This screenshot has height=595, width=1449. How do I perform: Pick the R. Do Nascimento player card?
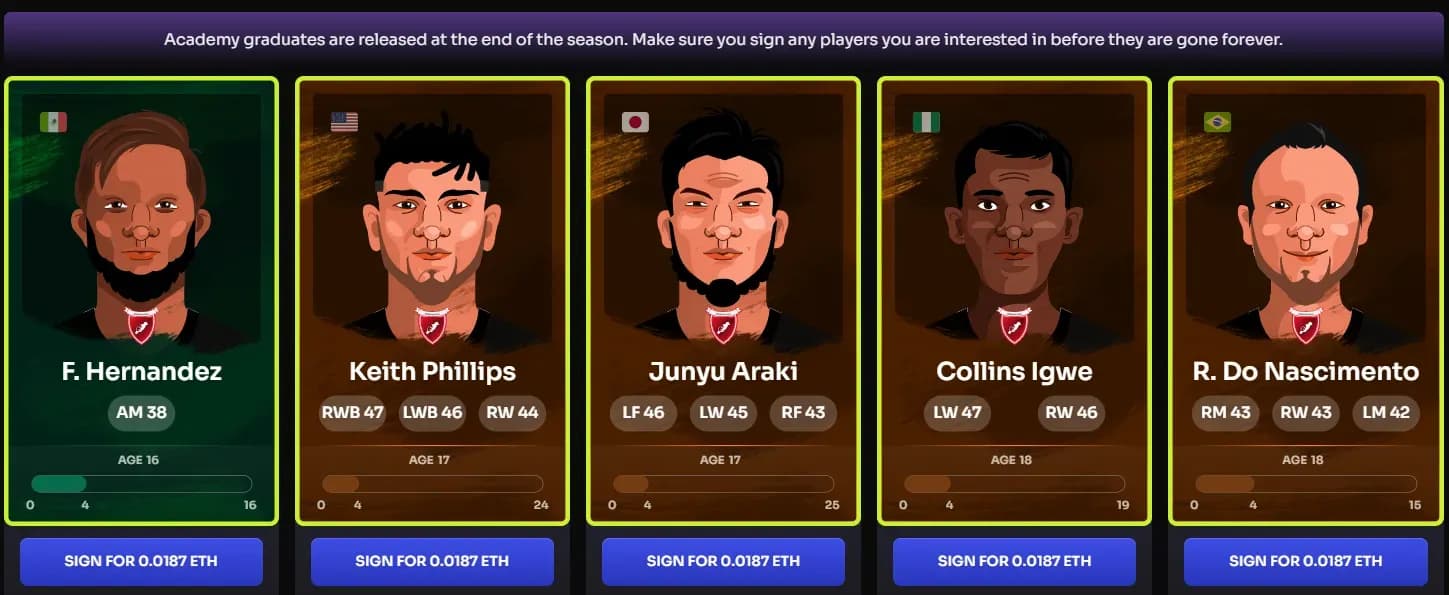point(1305,300)
